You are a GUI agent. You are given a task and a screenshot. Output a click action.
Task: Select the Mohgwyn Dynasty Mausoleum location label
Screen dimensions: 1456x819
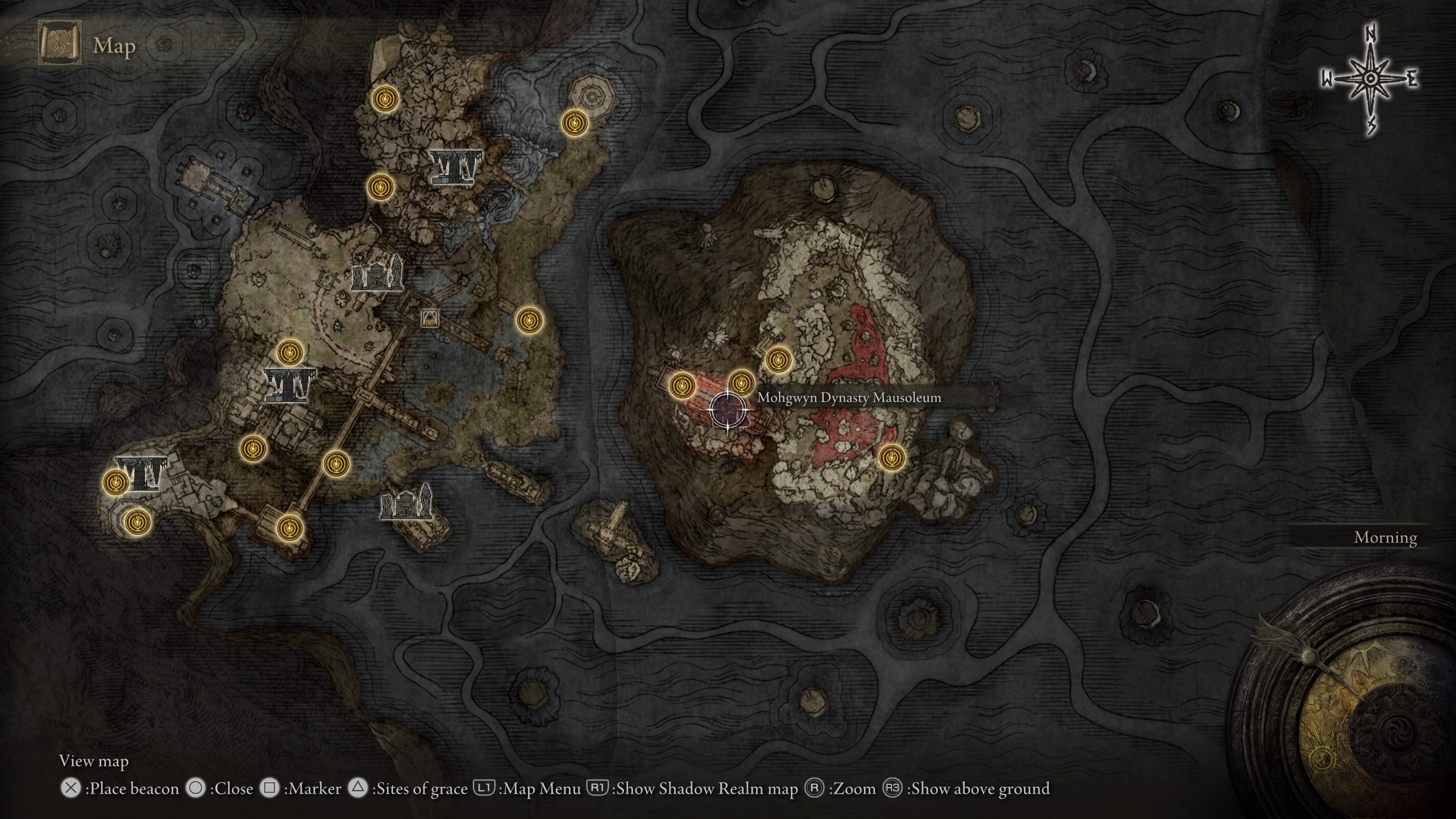pyautogui.click(x=849, y=397)
